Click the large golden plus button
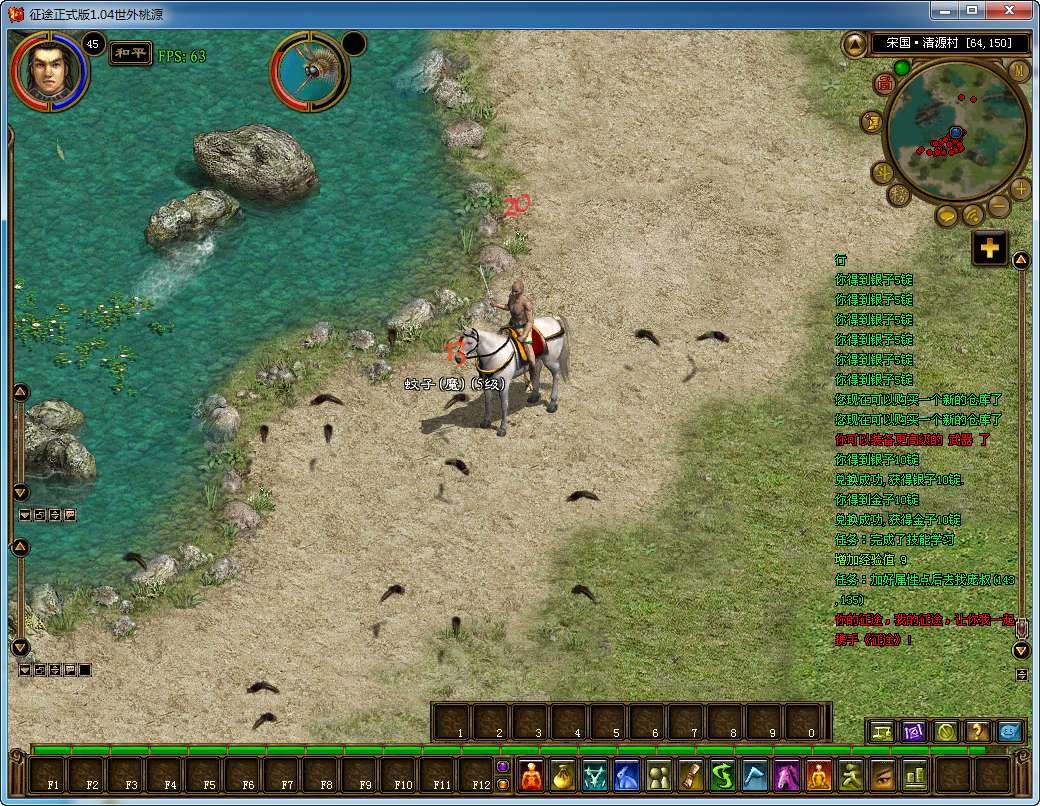Viewport: 1040px width, 806px height. [990, 249]
